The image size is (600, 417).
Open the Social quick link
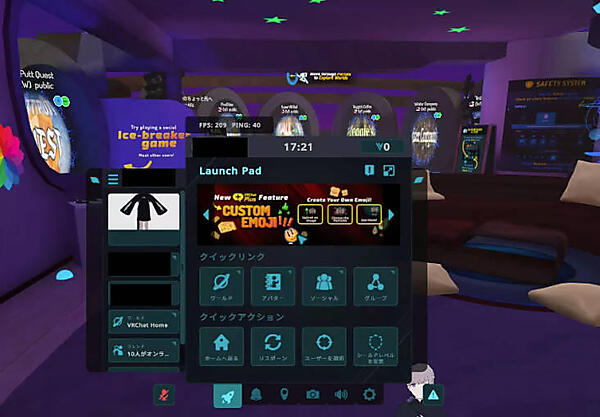coord(325,286)
